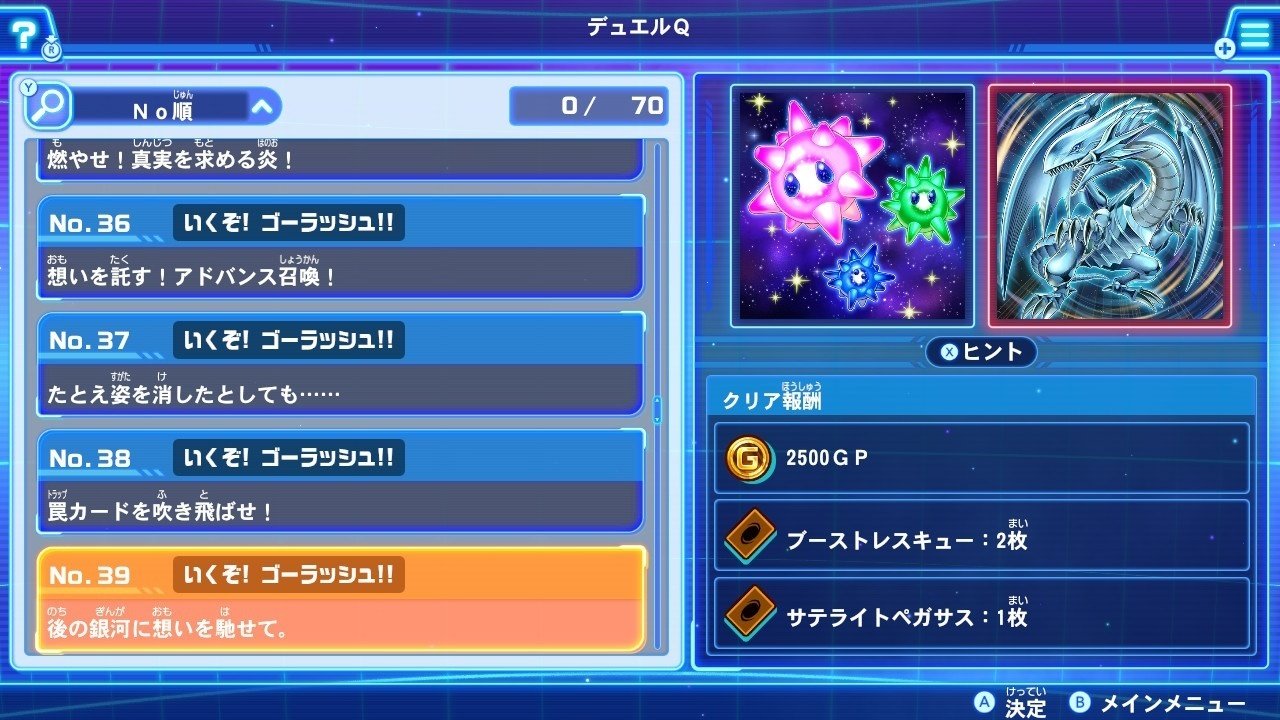
Task: Expand quest No.37 たとえ姿を消したとしても entry
Action: pos(340,365)
